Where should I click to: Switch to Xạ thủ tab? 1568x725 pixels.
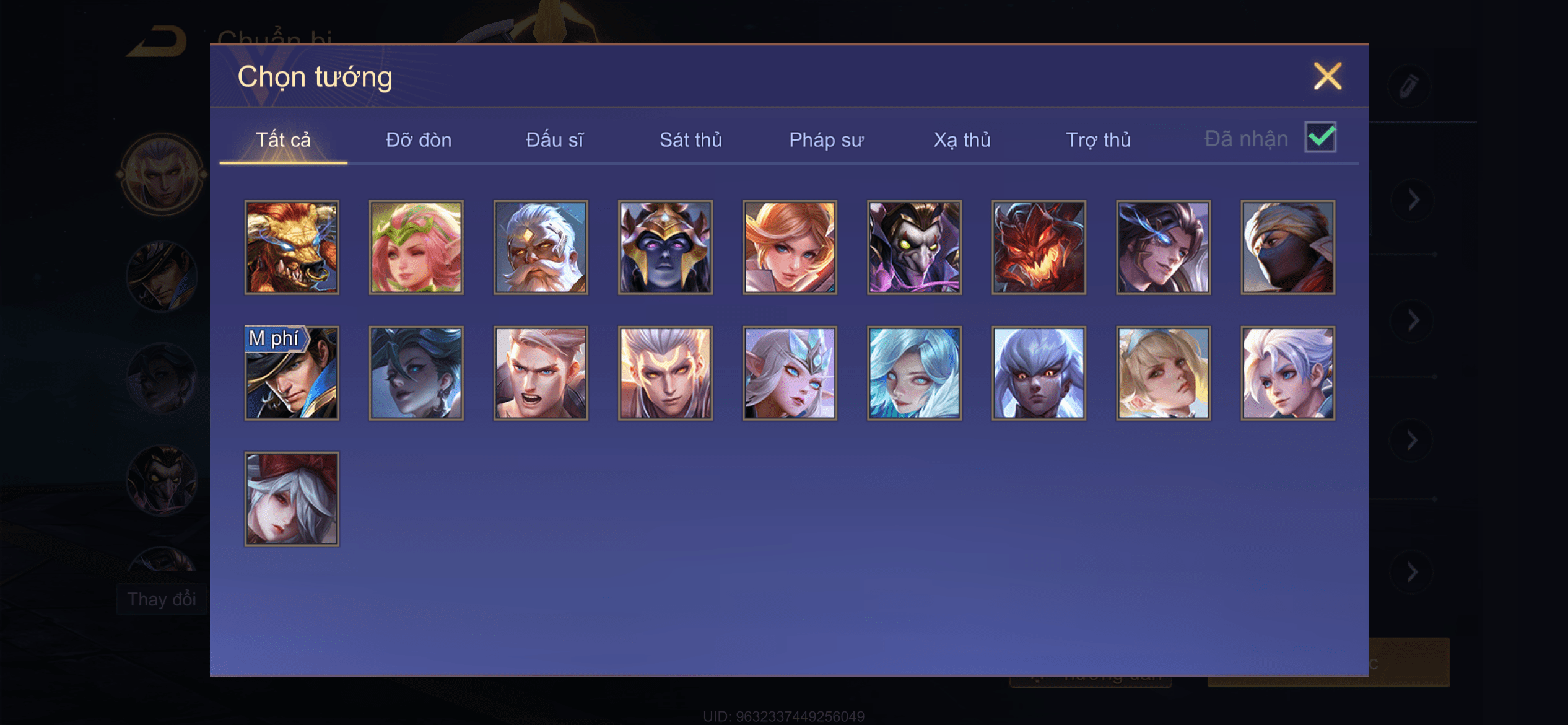tap(962, 140)
